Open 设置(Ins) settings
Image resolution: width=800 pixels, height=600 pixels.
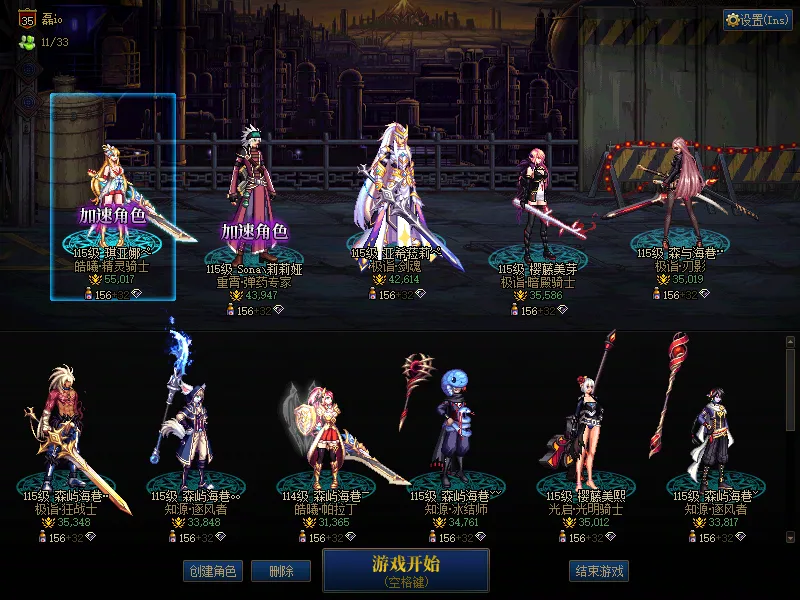tap(757, 20)
